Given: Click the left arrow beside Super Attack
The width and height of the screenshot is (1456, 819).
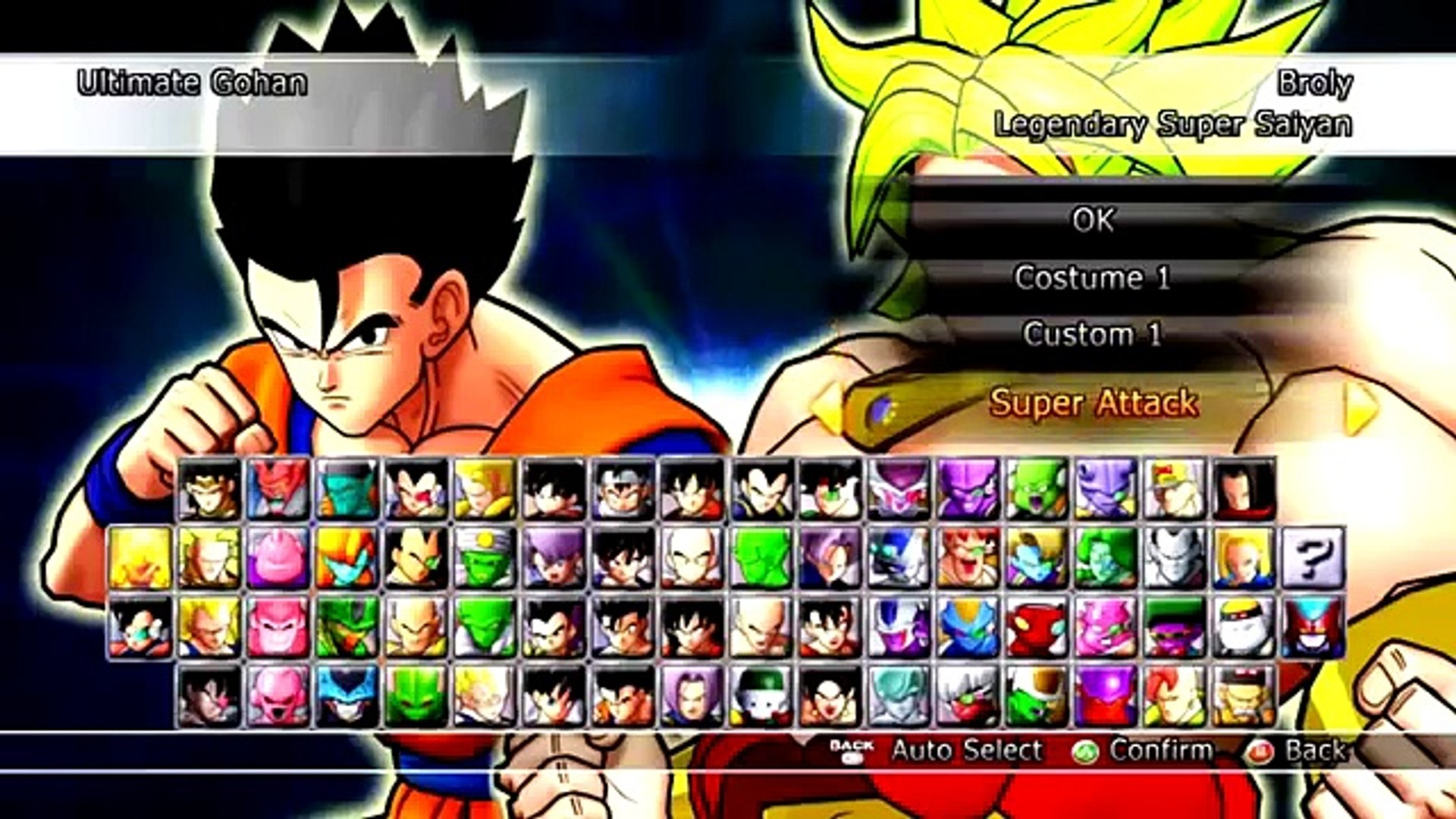Looking at the screenshot, I should pyautogui.click(x=827, y=408).
